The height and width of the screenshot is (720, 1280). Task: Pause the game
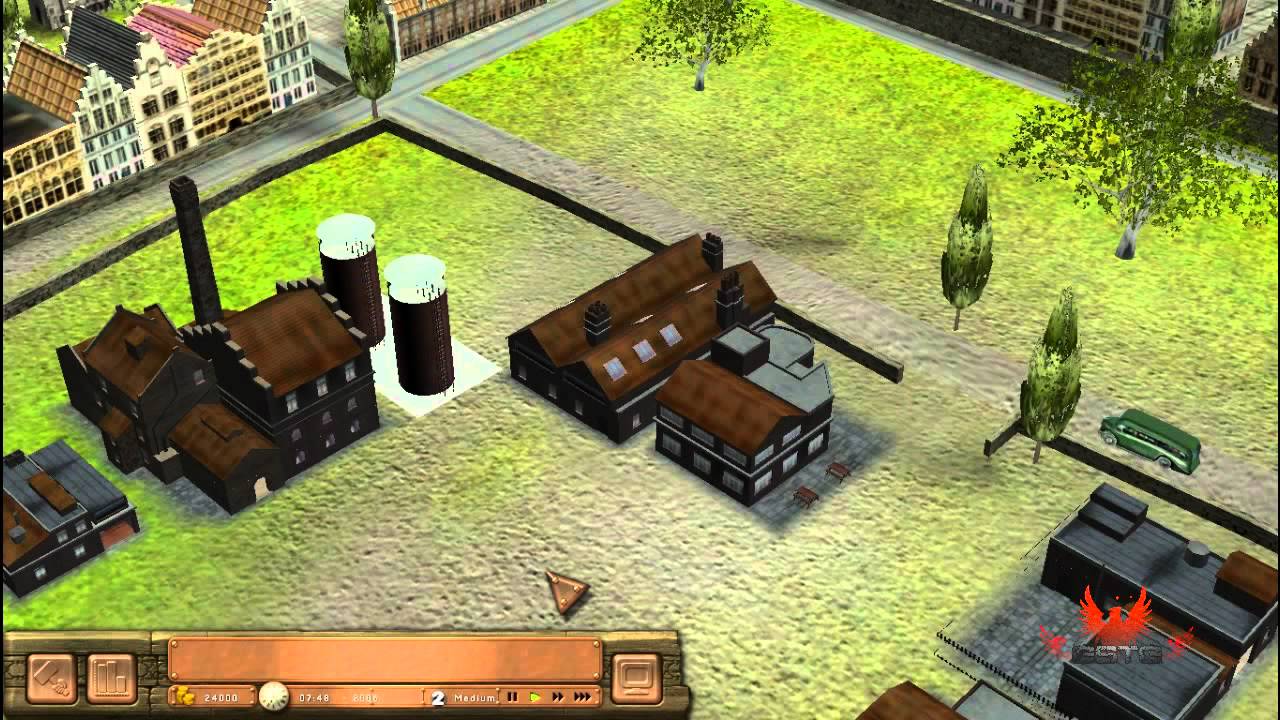pyautogui.click(x=513, y=697)
